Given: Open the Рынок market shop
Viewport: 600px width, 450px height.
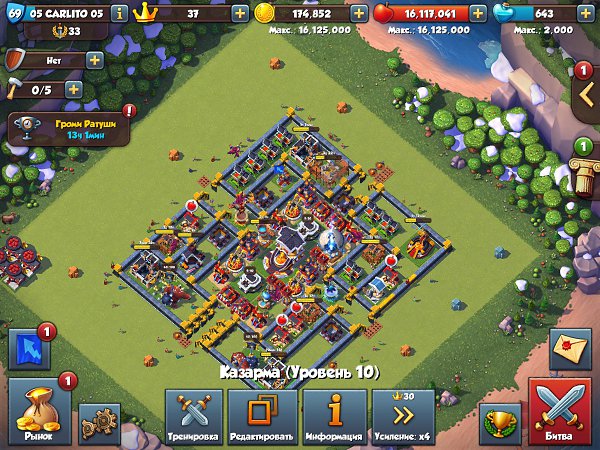Looking at the screenshot, I should tap(40, 410).
